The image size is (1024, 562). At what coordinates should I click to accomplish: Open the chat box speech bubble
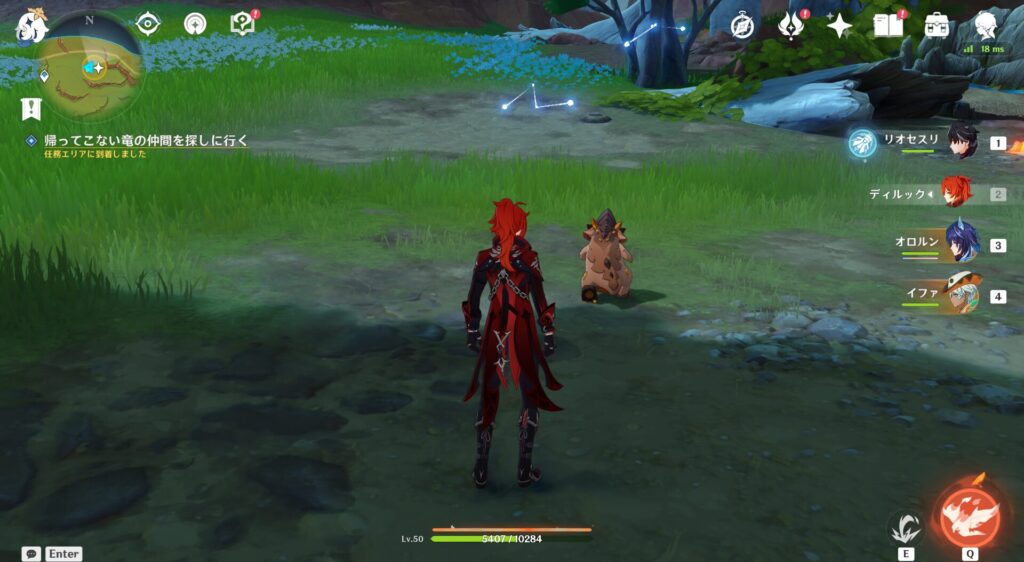pos(31,553)
